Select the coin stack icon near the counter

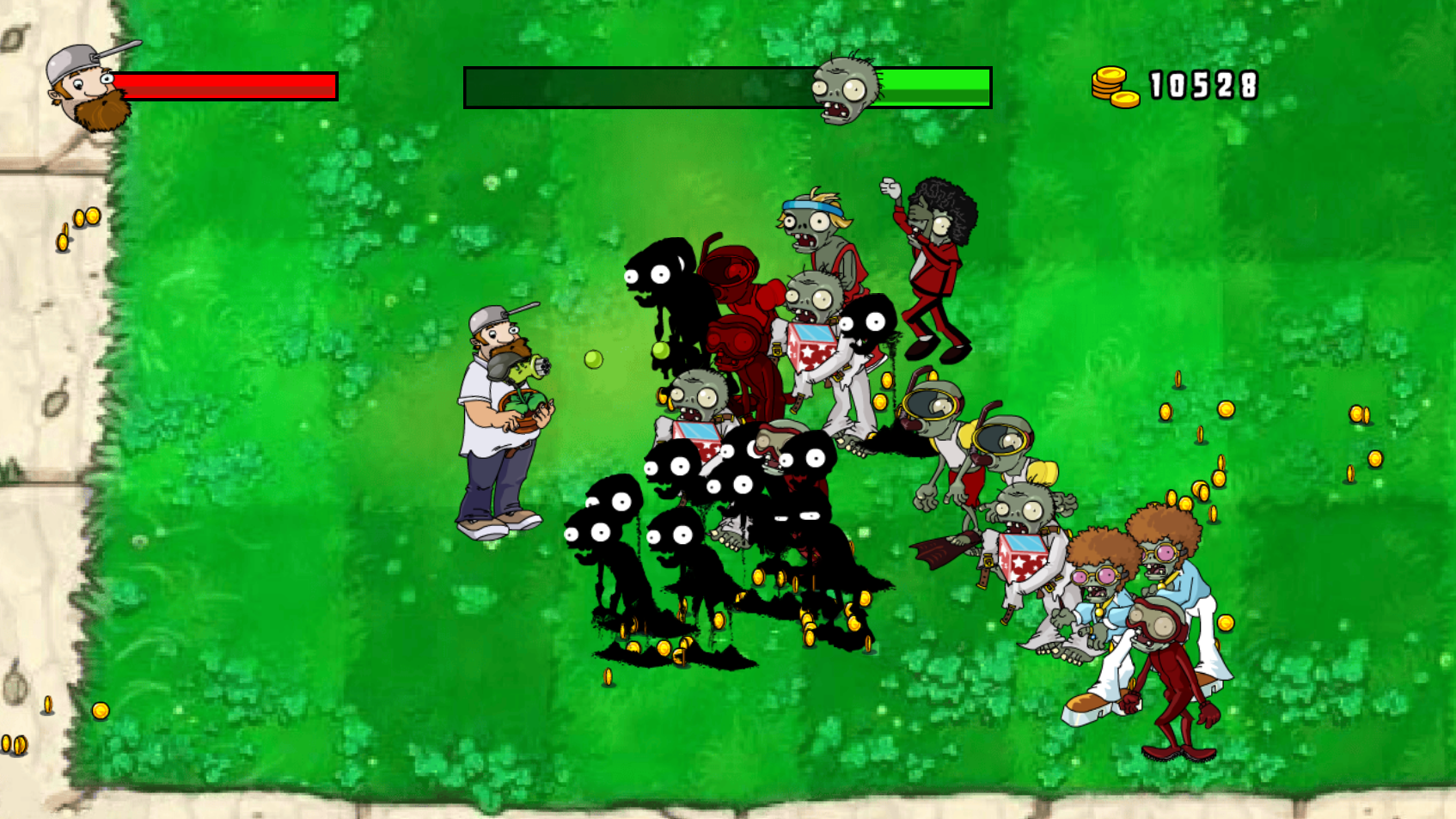pyautogui.click(x=1110, y=86)
